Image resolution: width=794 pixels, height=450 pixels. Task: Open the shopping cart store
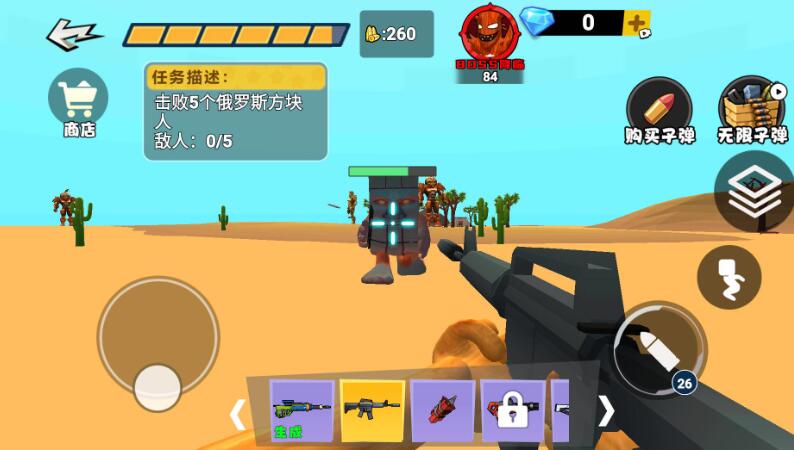coord(78,101)
